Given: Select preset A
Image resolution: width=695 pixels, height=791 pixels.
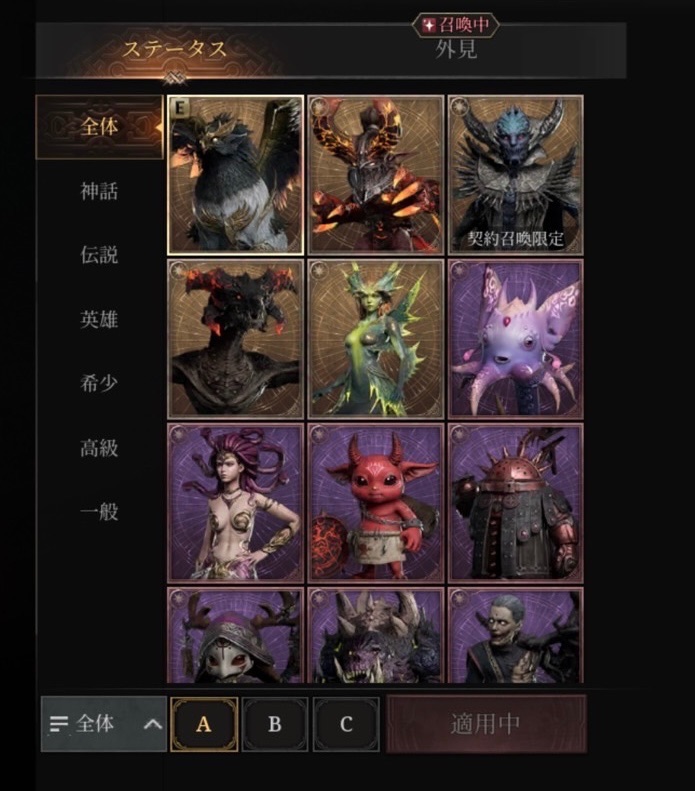Looking at the screenshot, I should click(204, 724).
